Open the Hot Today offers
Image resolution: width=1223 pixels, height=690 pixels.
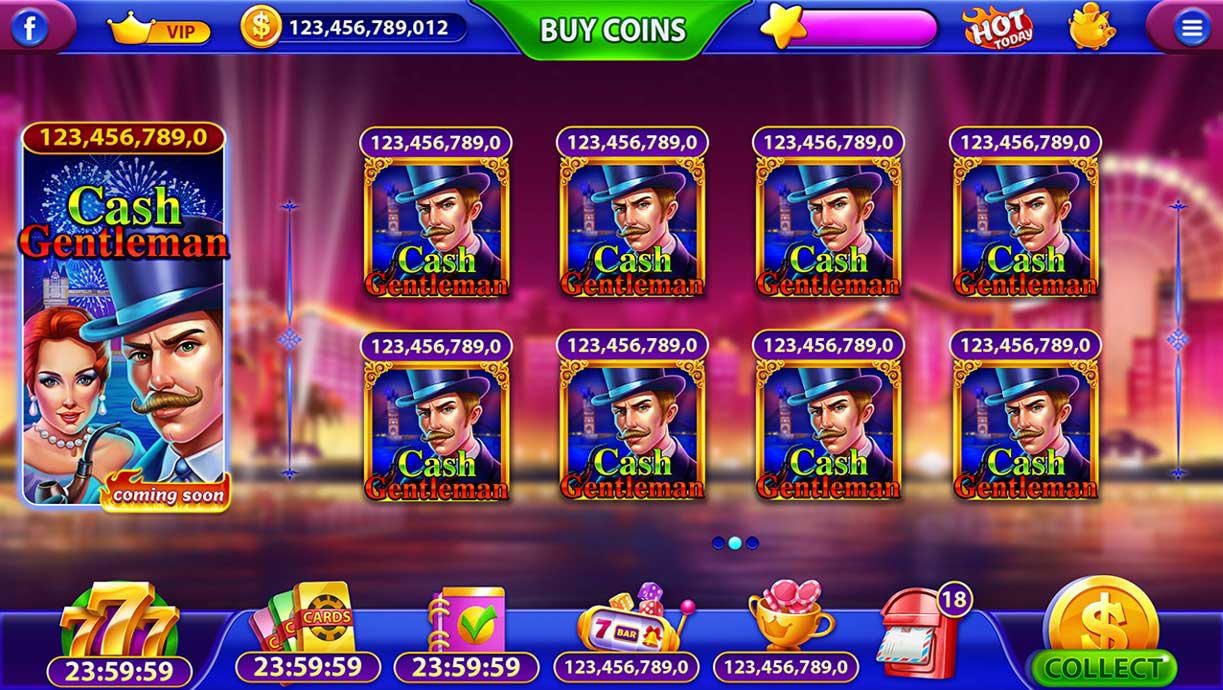pos(997,28)
